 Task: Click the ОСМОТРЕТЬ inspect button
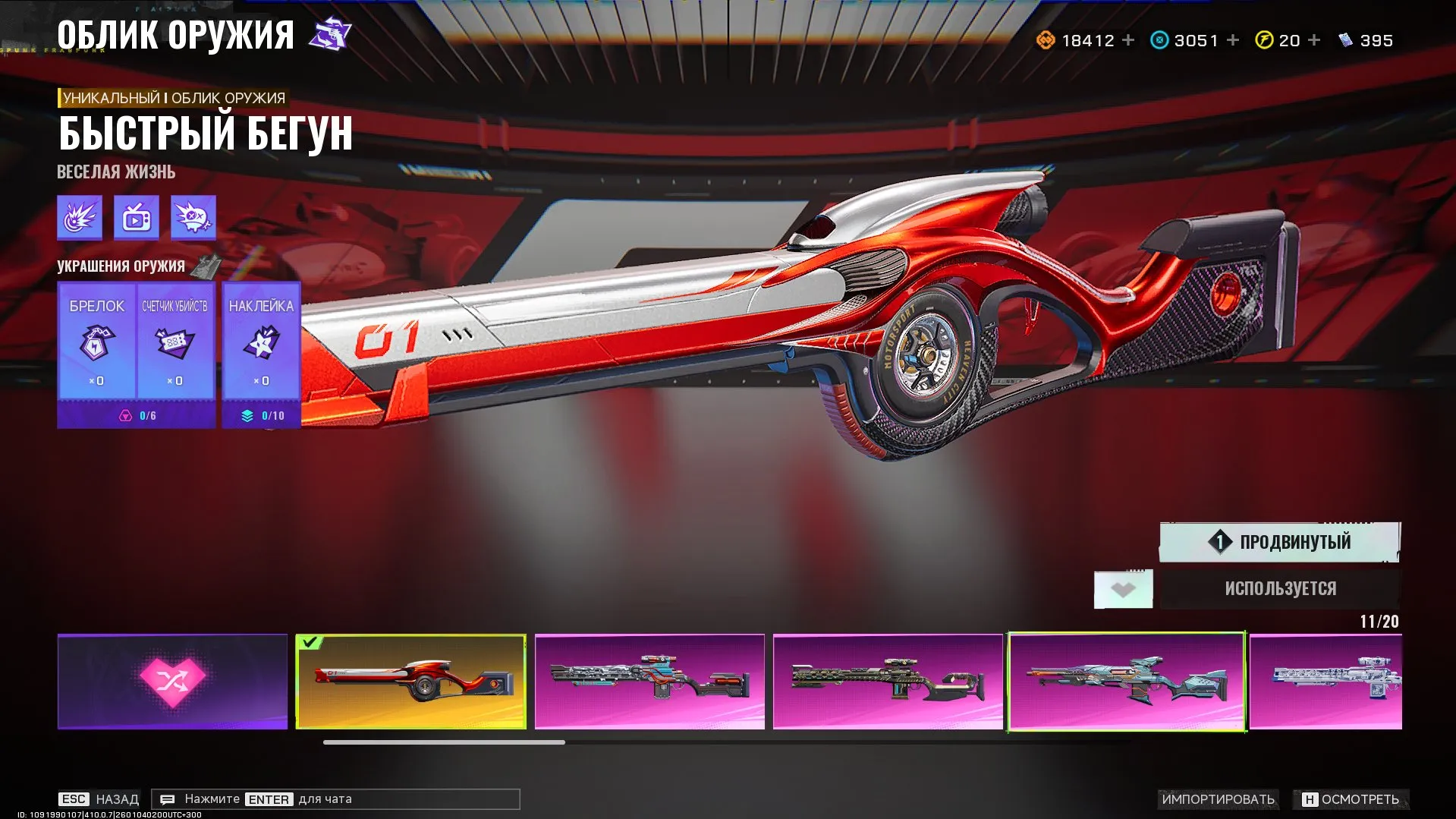pos(1351,799)
